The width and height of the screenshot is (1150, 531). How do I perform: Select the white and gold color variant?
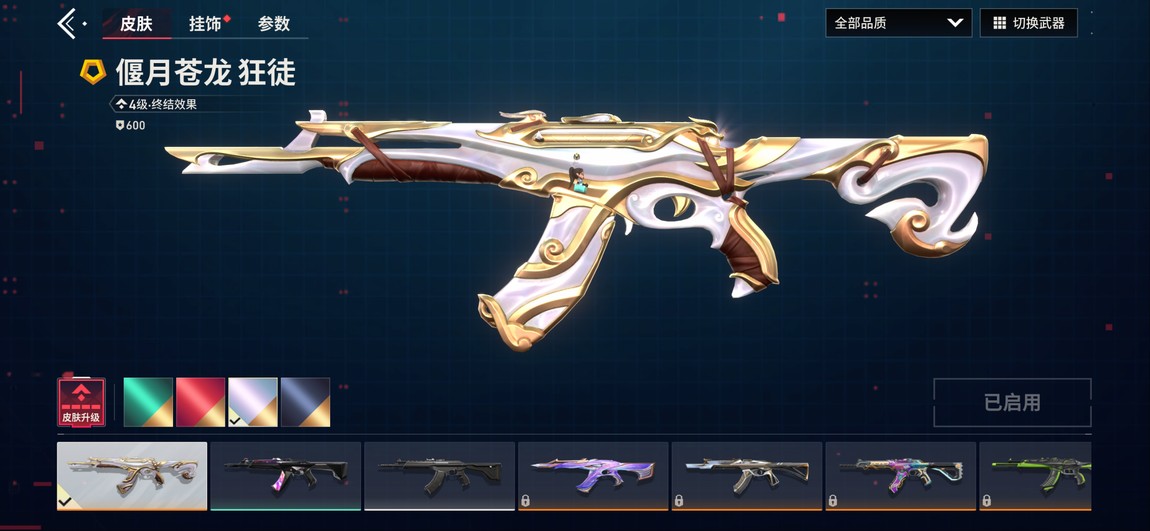pos(253,402)
